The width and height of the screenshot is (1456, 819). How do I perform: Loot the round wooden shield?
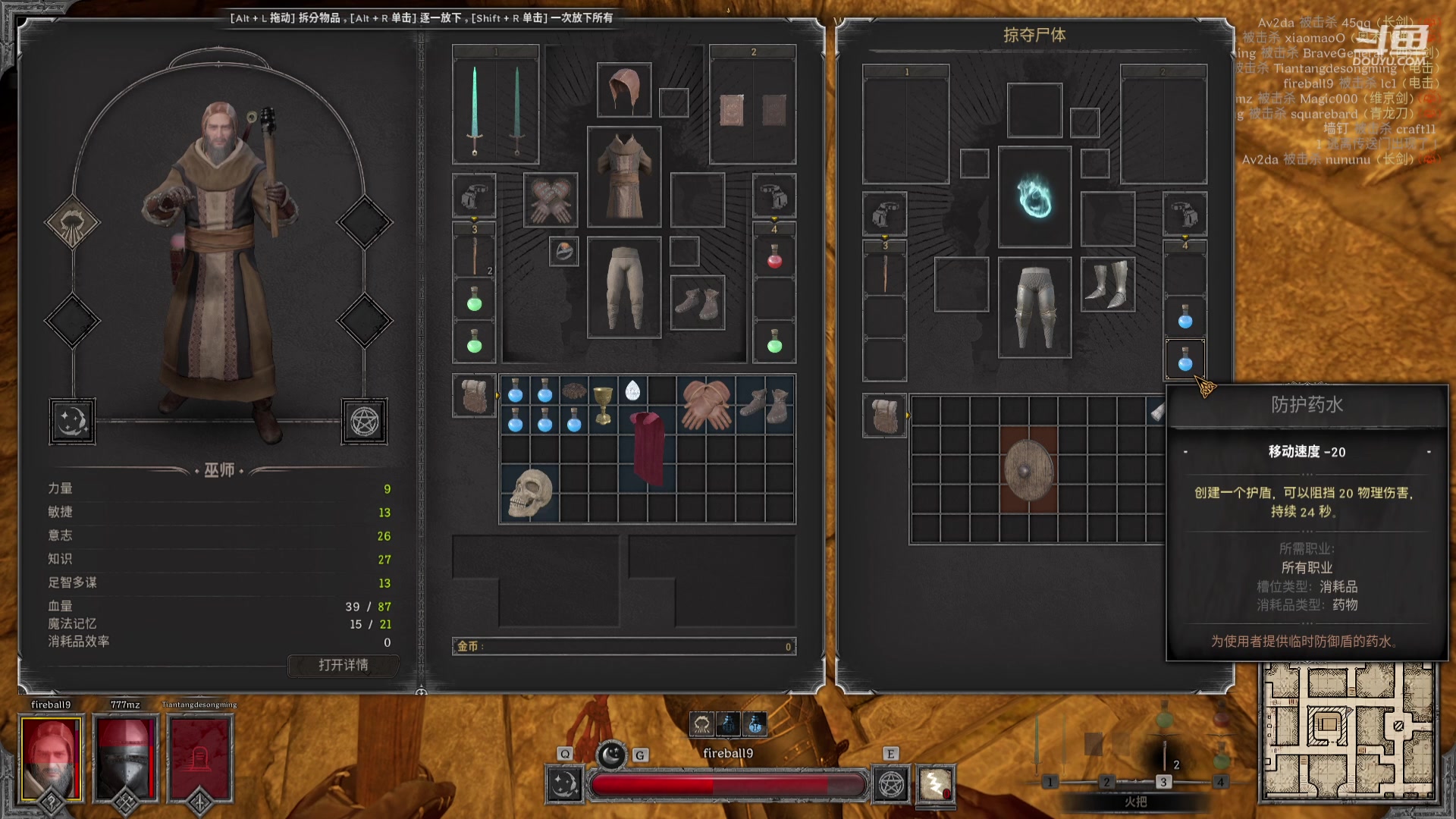(1028, 470)
